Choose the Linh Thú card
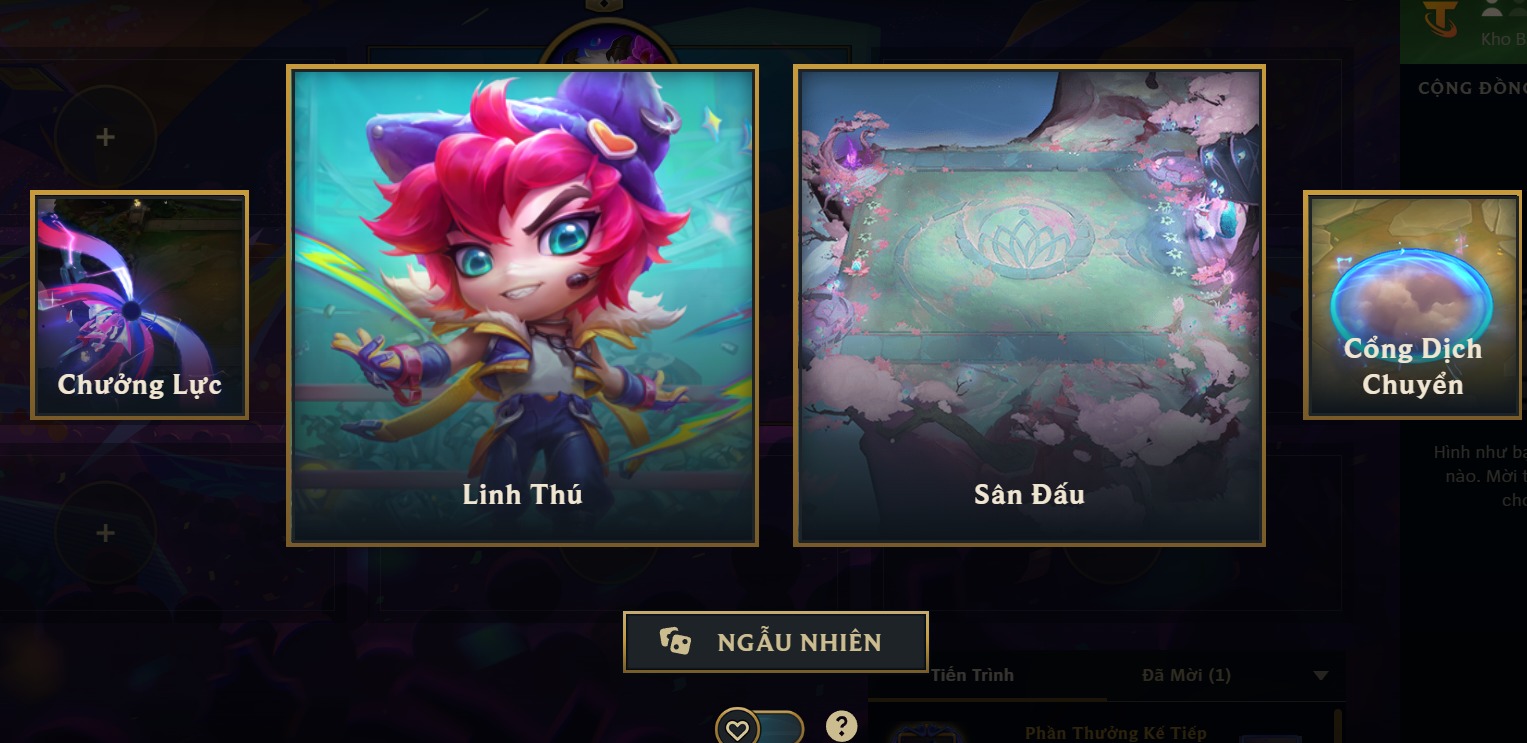 [x=522, y=305]
